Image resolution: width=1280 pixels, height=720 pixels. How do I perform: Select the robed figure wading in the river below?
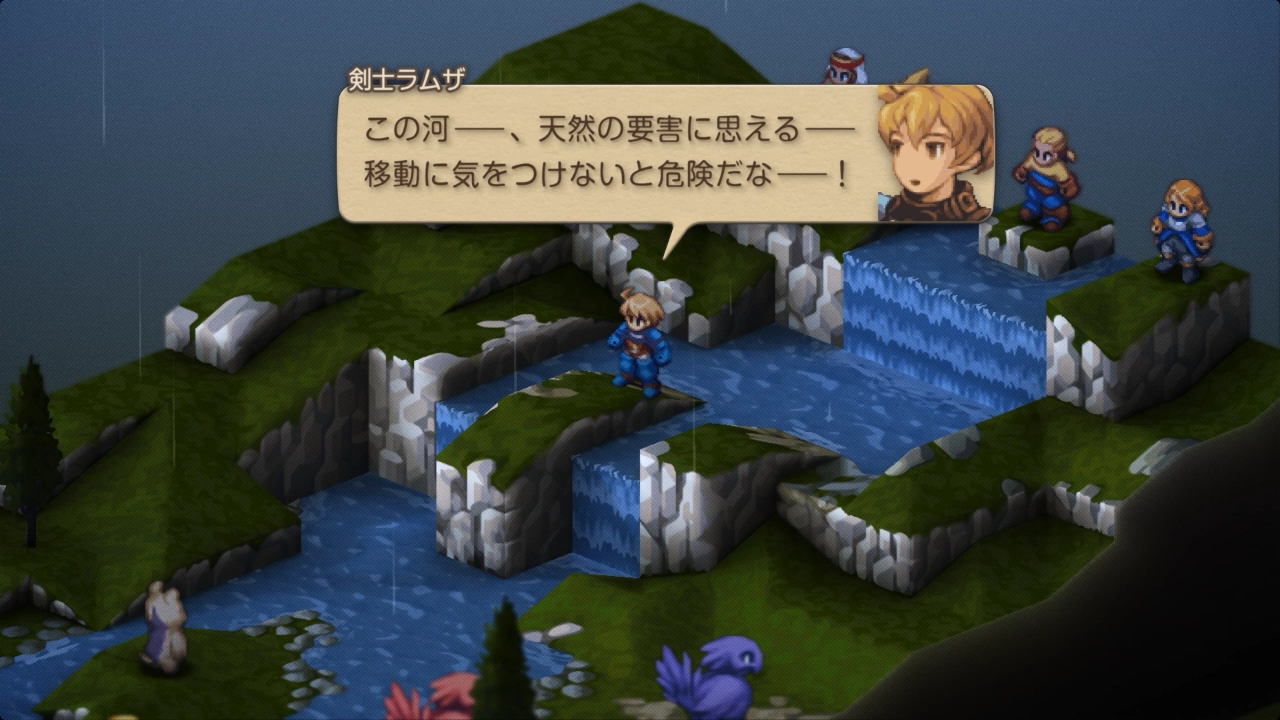[165, 625]
